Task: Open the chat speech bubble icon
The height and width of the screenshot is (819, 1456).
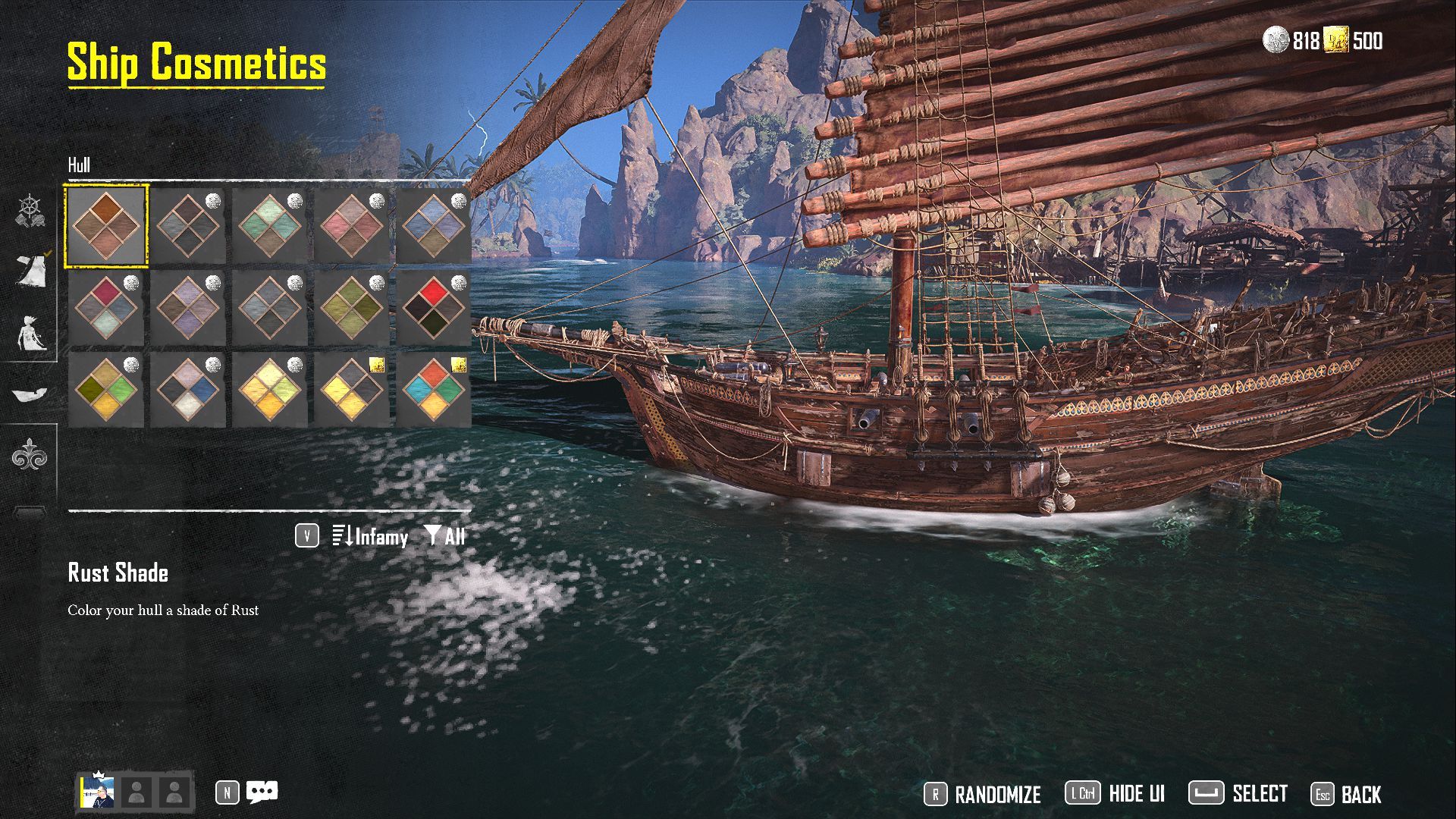Action: coord(262,792)
